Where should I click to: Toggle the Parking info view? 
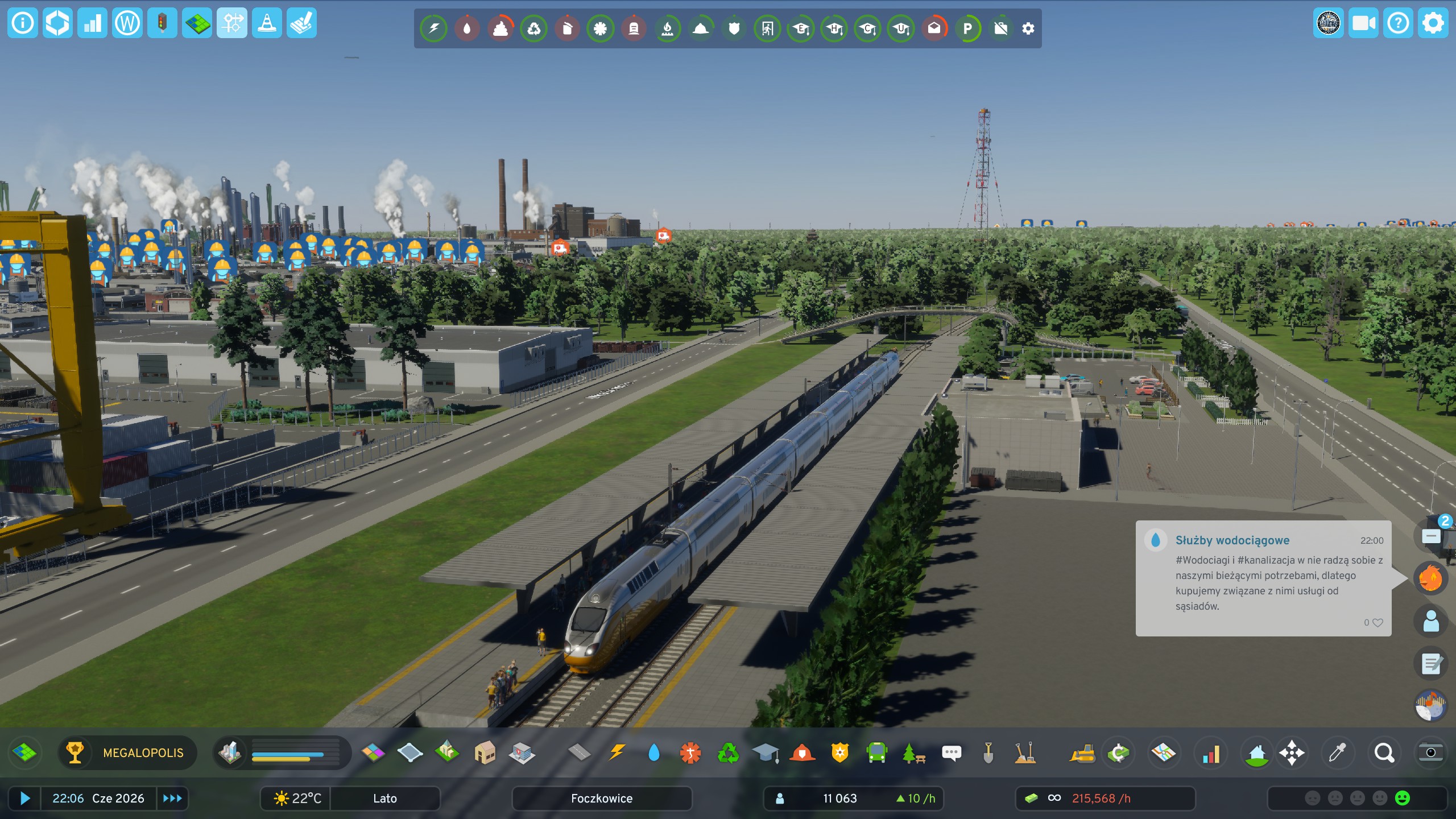pos(968,28)
